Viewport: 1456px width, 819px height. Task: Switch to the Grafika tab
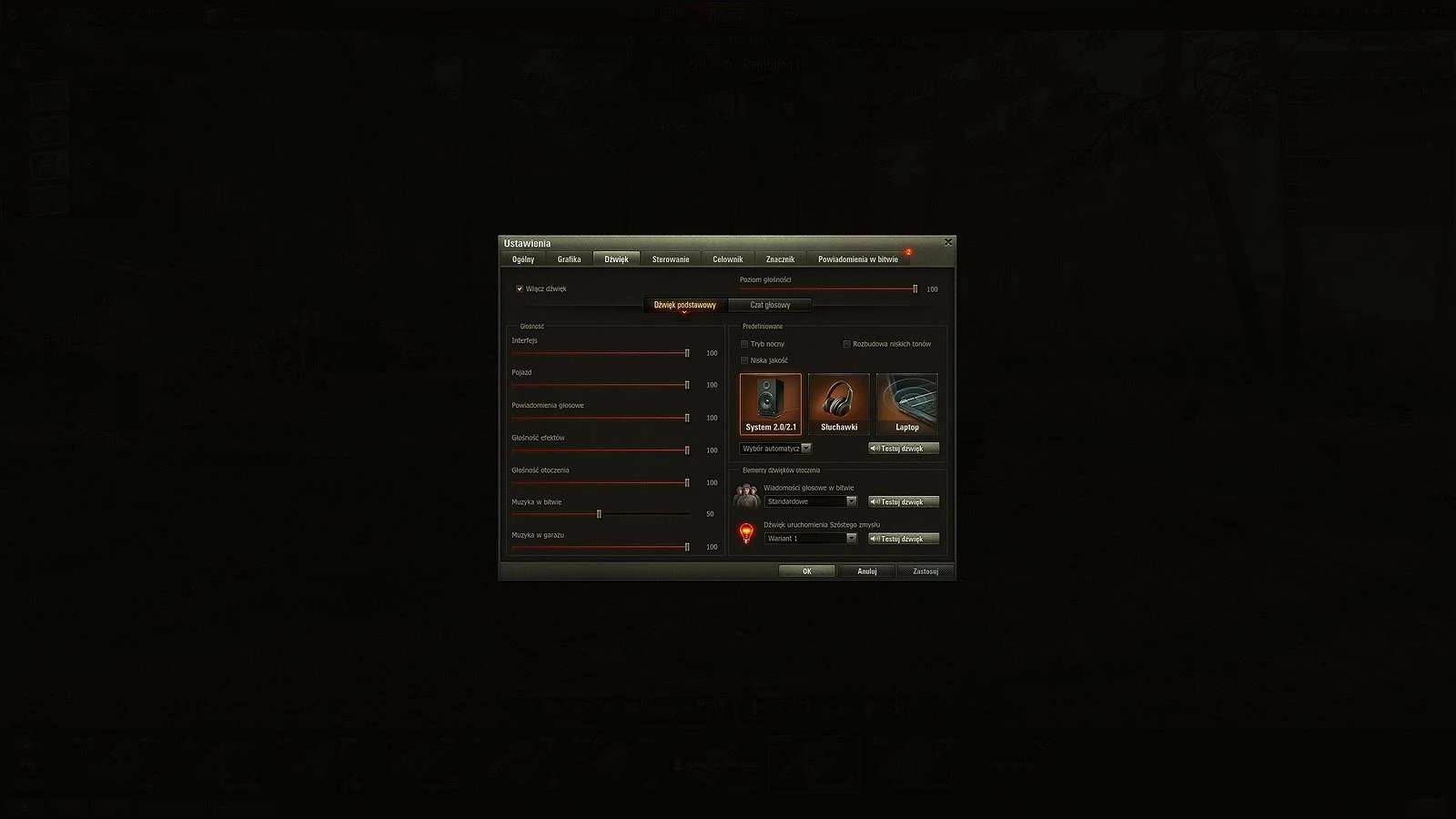[569, 258]
